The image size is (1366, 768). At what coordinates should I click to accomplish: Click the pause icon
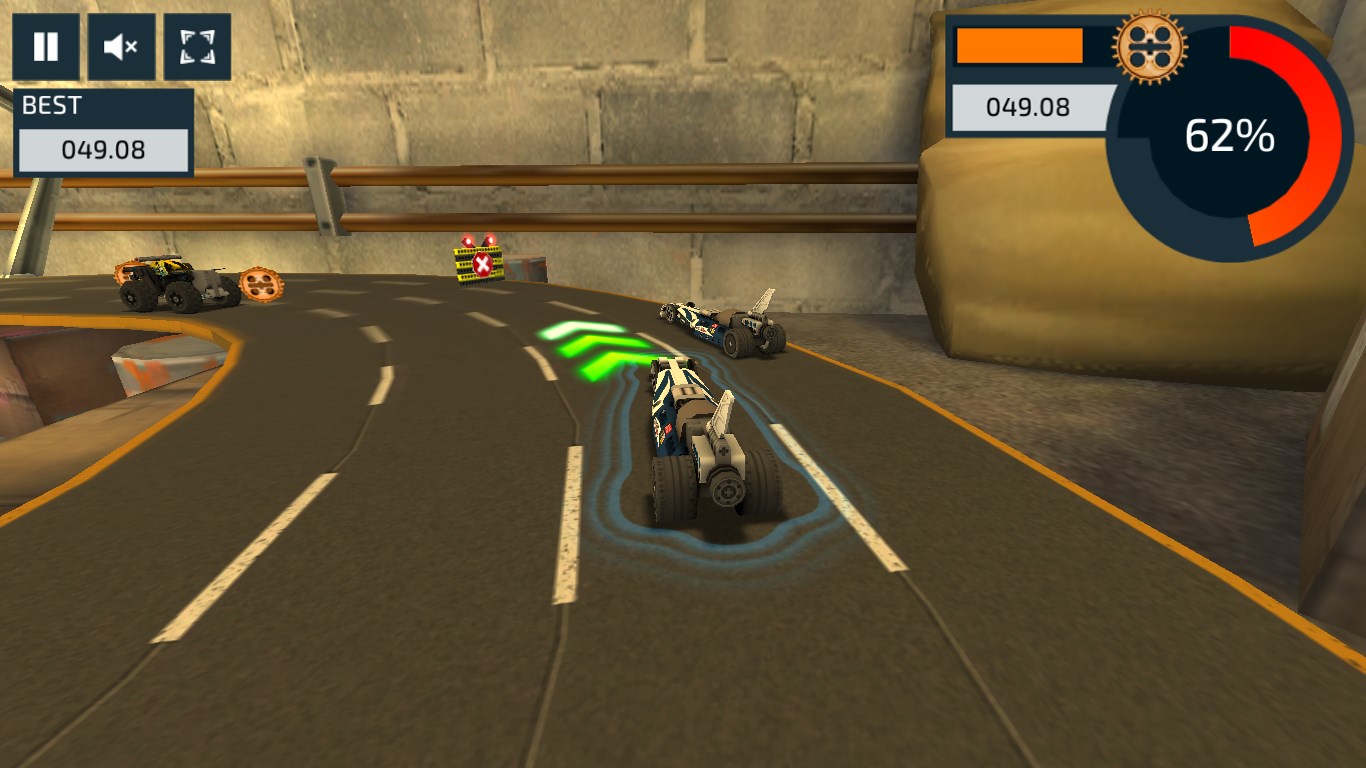click(x=46, y=46)
